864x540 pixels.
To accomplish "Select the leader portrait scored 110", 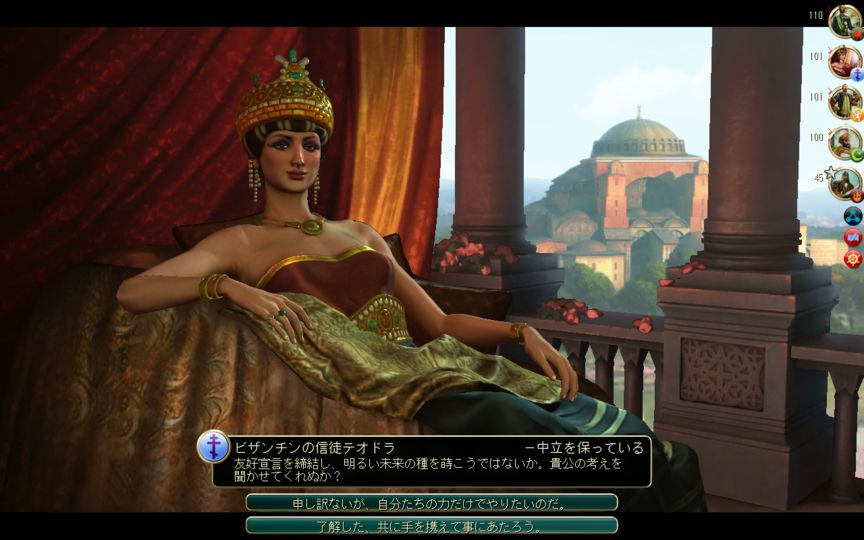I will [x=845, y=21].
